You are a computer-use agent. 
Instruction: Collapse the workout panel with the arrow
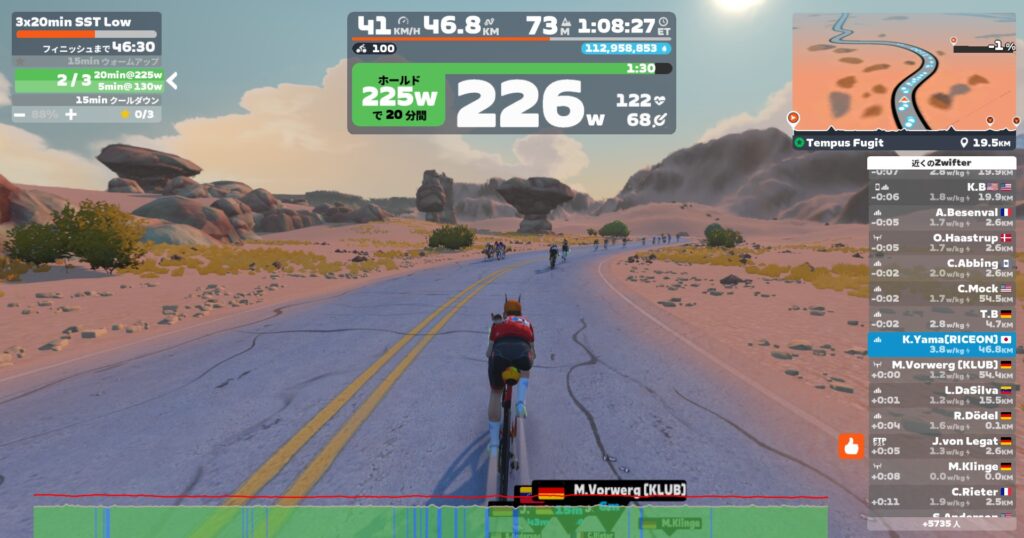tap(171, 80)
